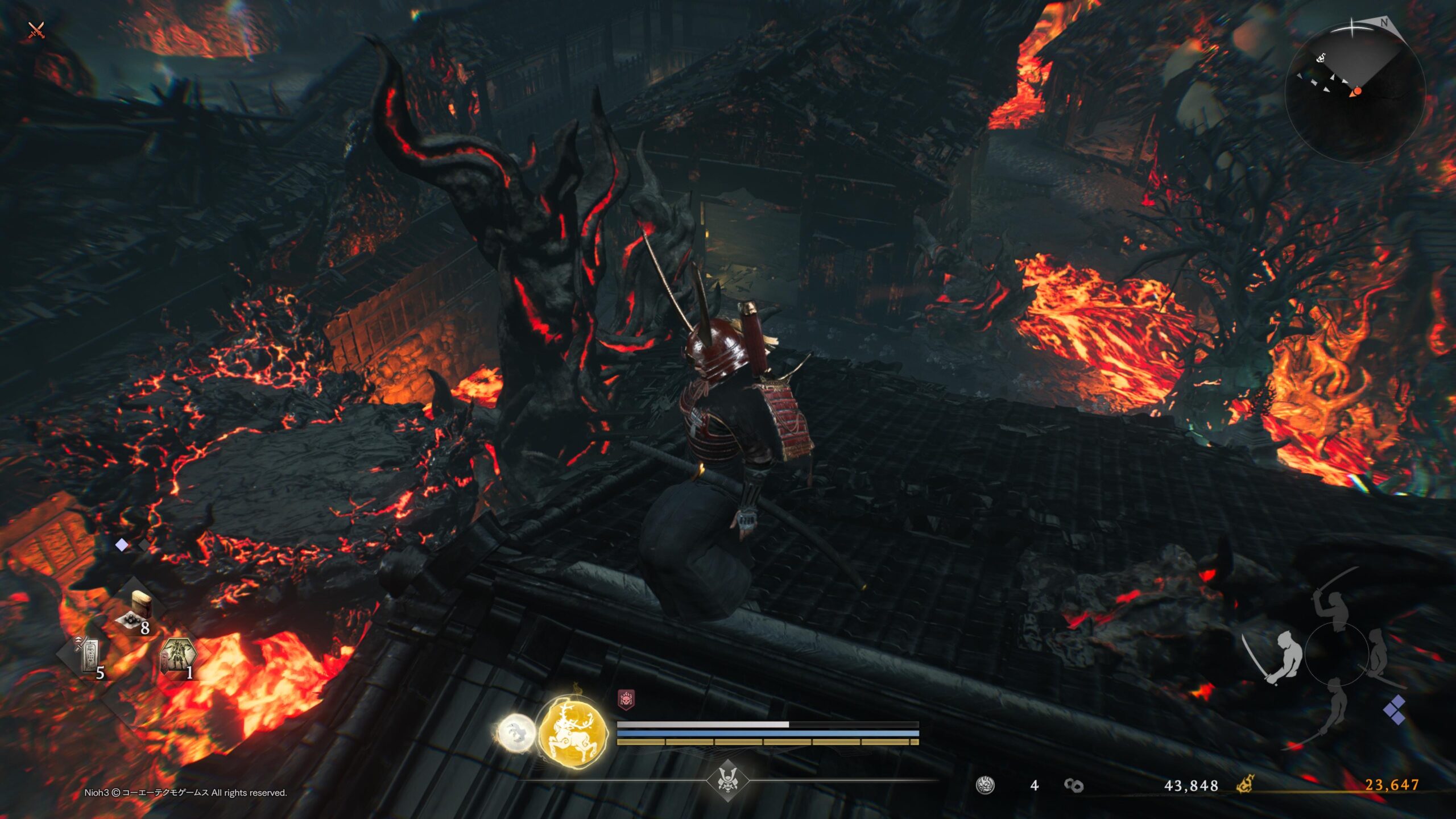Screen dimensions: 1456x819
Task: Select the crossed swords icon
Action: (x=36, y=30)
